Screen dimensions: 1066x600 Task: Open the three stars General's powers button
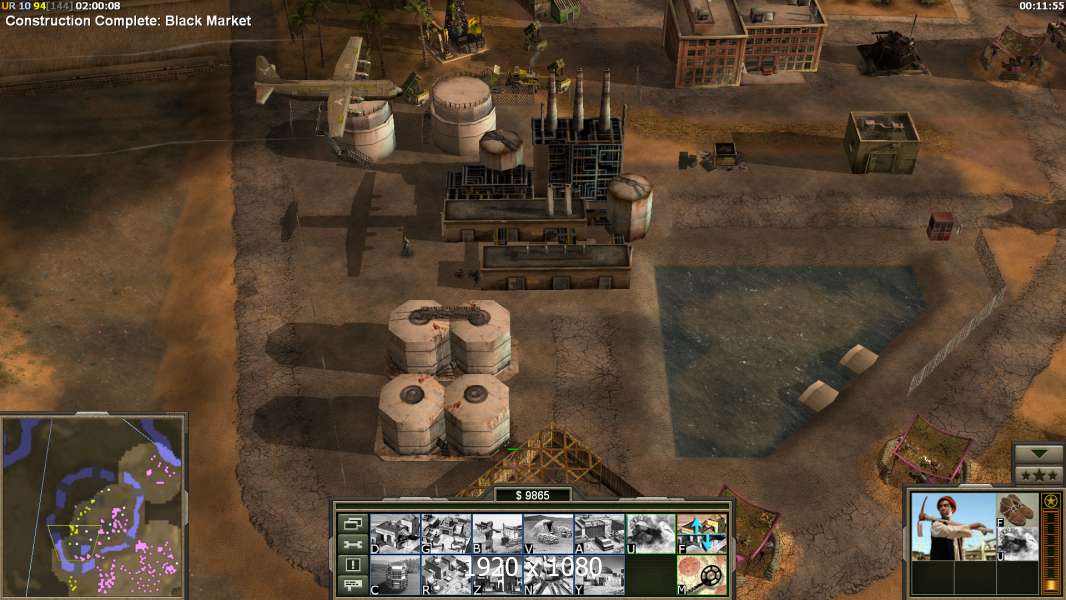click(x=1038, y=475)
